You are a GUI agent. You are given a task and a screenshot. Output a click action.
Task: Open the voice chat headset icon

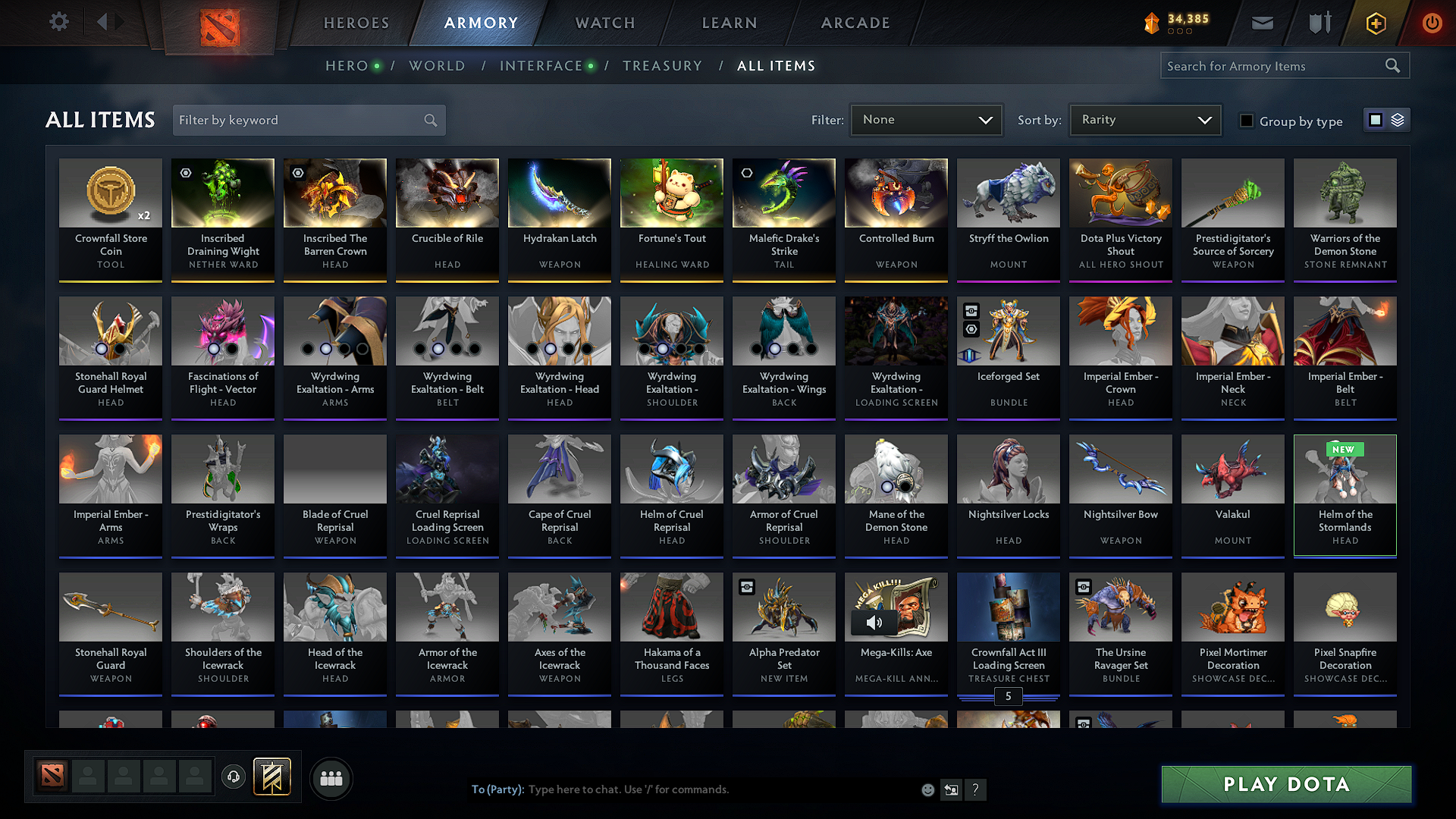[x=233, y=777]
